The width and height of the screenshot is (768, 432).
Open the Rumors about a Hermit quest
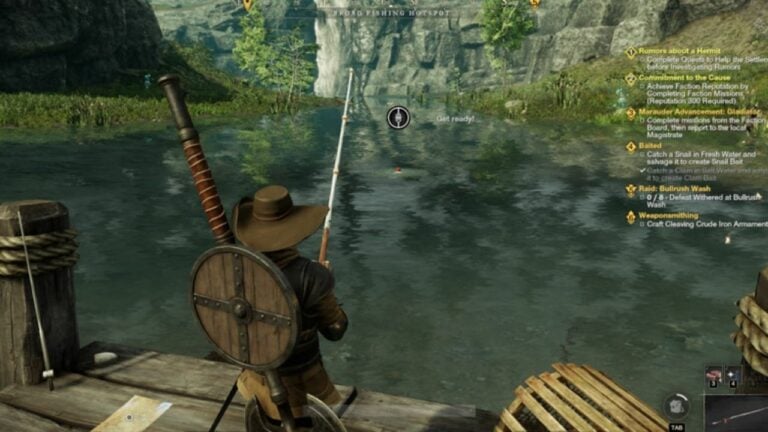coord(679,52)
